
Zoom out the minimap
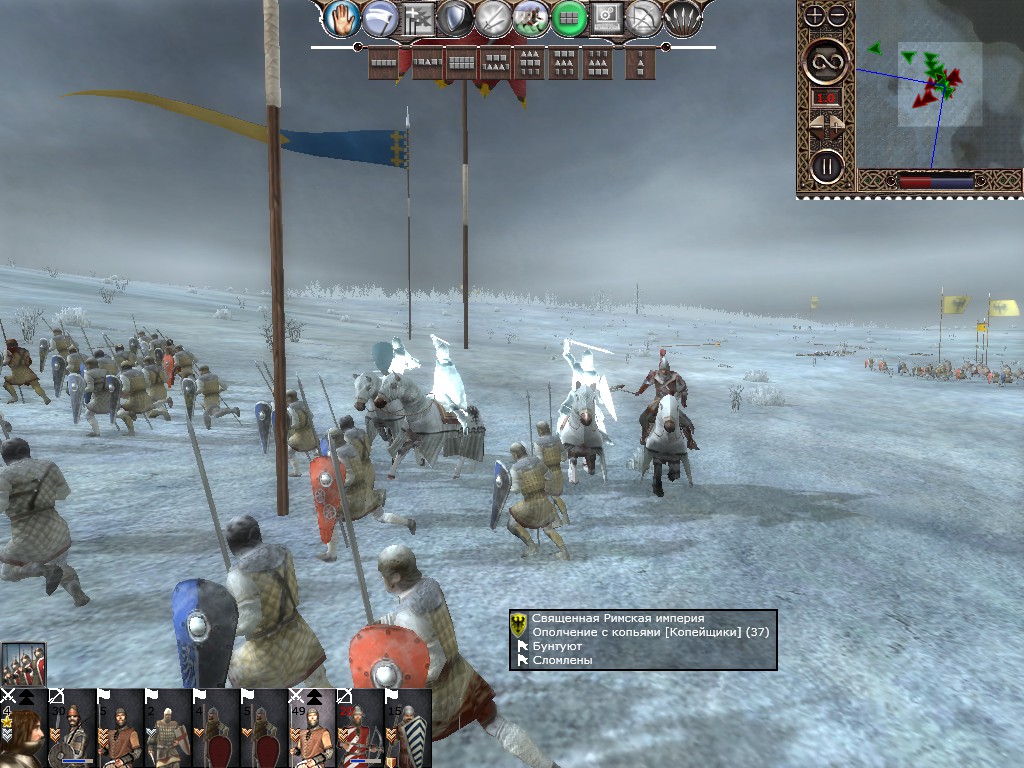[x=838, y=16]
